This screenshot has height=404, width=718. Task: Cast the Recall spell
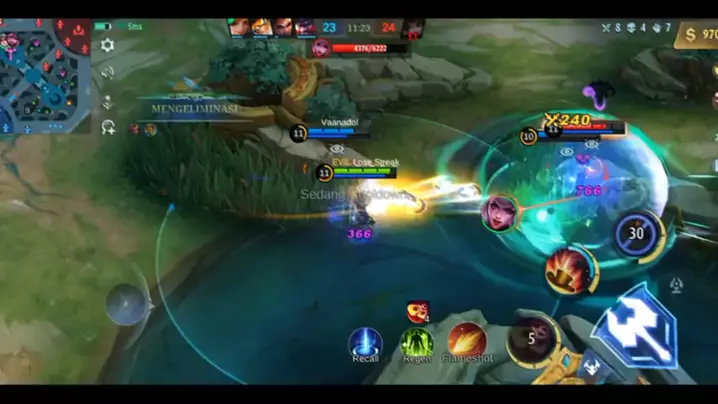click(365, 343)
